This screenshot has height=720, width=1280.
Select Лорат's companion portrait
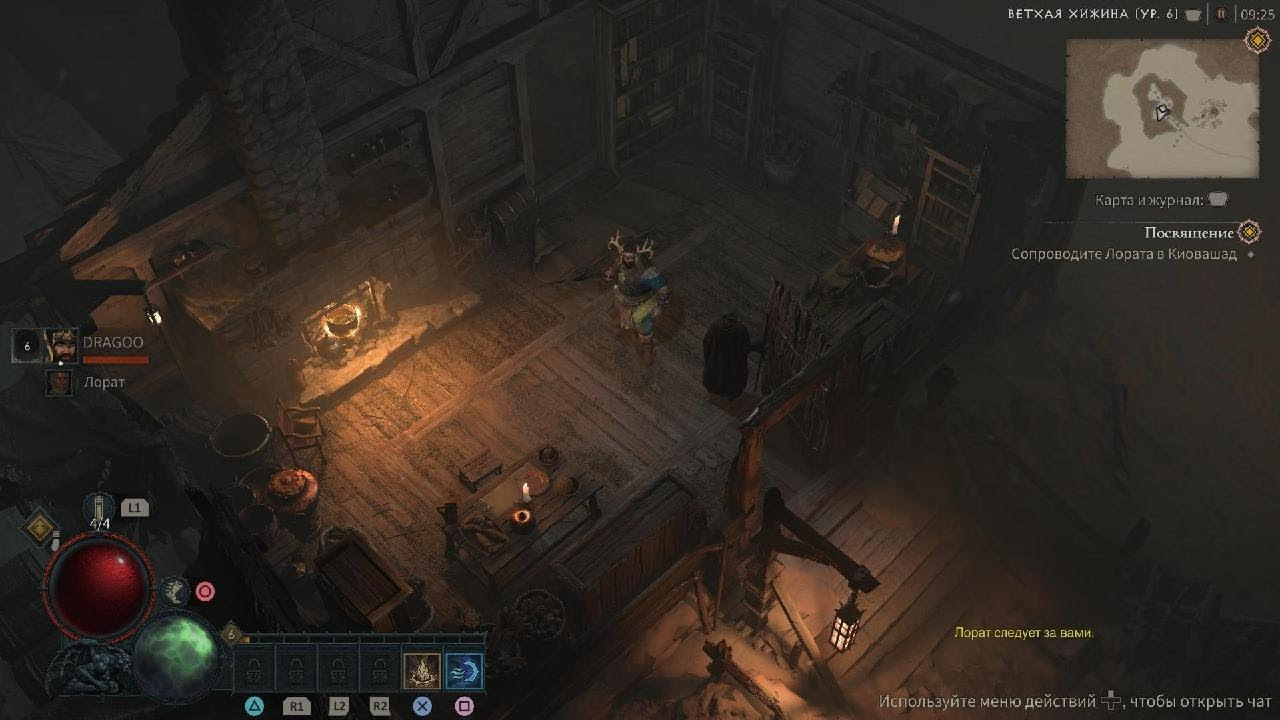click(60, 382)
